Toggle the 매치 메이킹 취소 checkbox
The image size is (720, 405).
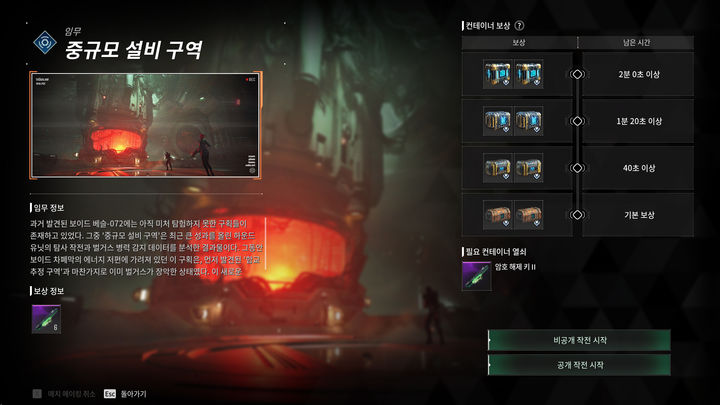coord(37,394)
